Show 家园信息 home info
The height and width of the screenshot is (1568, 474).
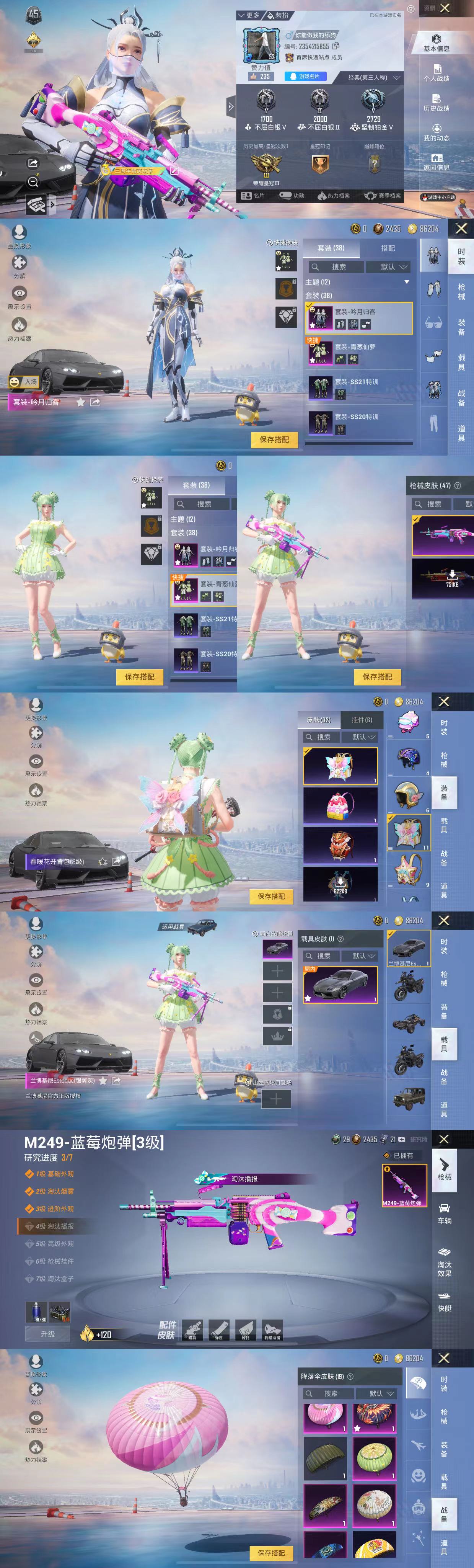point(436,162)
